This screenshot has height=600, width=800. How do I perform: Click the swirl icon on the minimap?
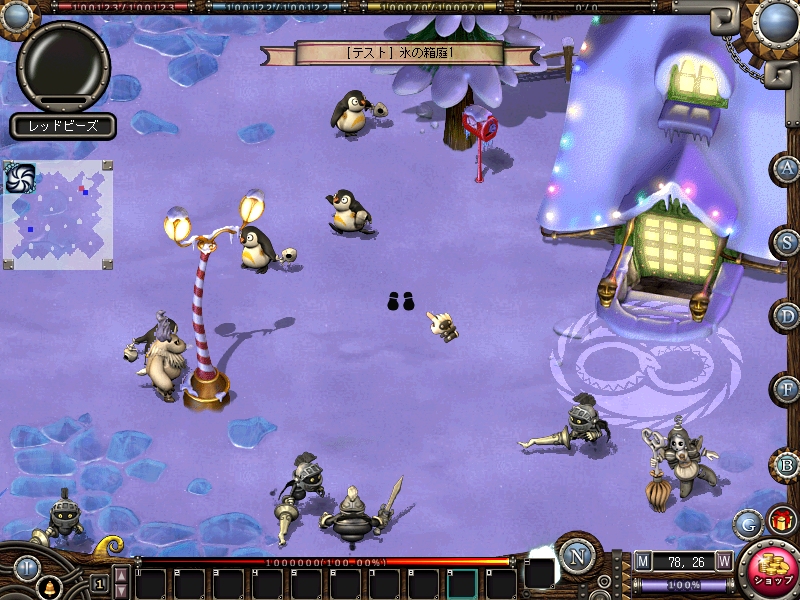pyautogui.click(x=20, y=178)
